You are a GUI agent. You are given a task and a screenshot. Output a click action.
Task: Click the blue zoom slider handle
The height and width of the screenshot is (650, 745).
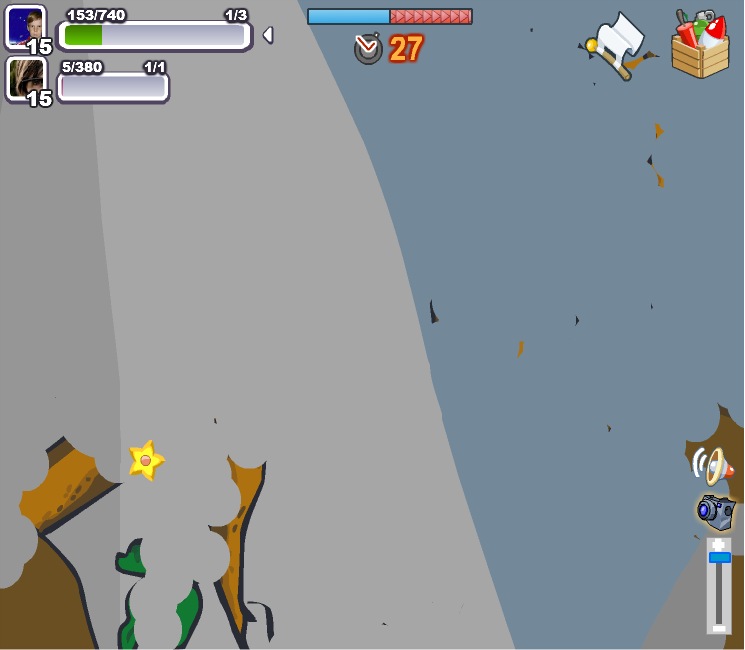(x=719, y=557)
